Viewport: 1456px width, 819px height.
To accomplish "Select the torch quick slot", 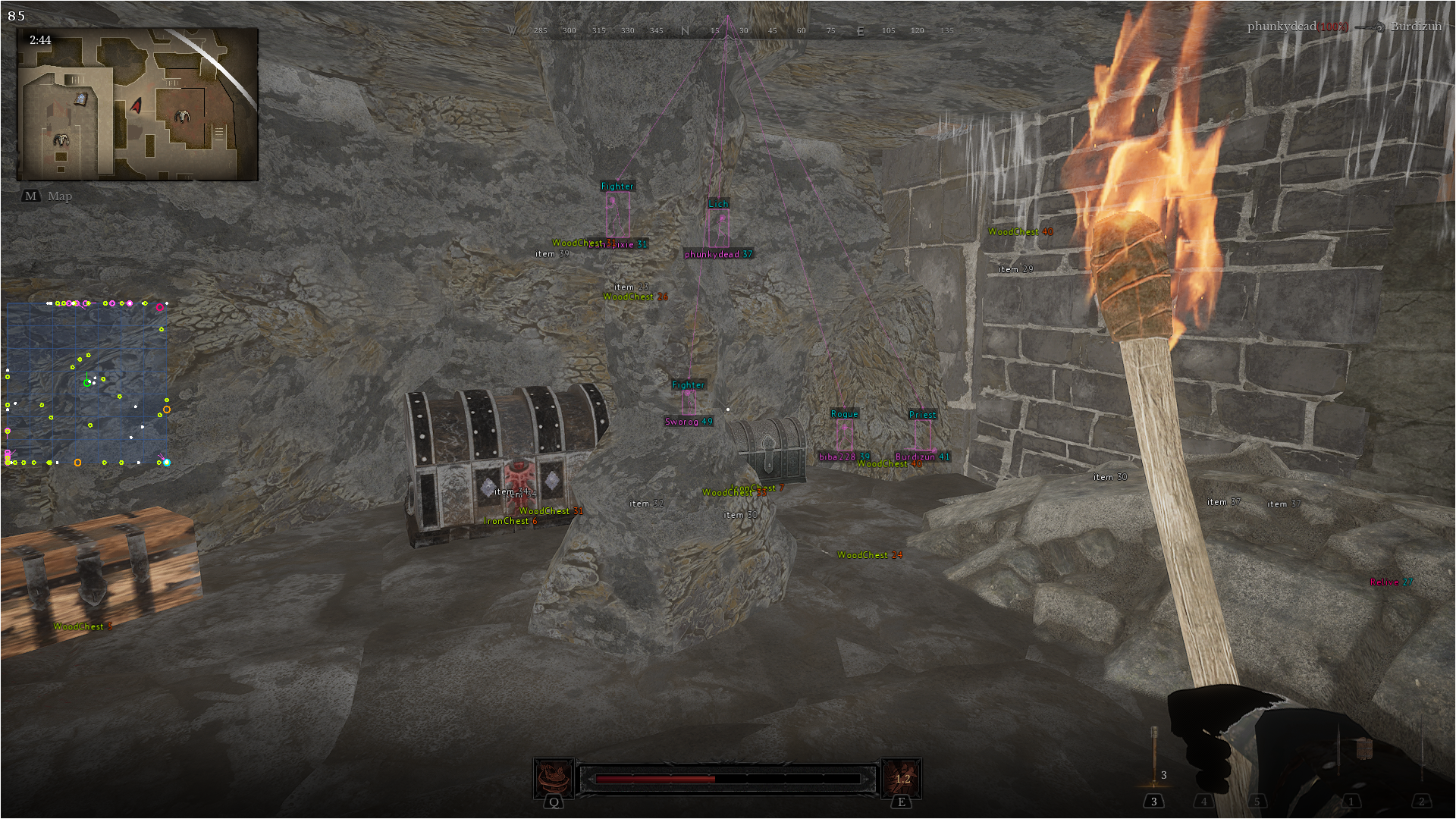I will click(1154, 757).
